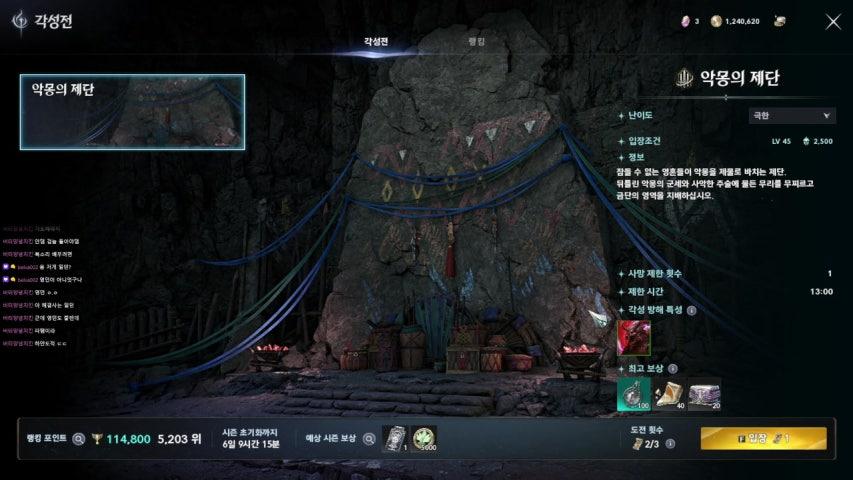View the green leaf season reward coin

tap(424, 438)
